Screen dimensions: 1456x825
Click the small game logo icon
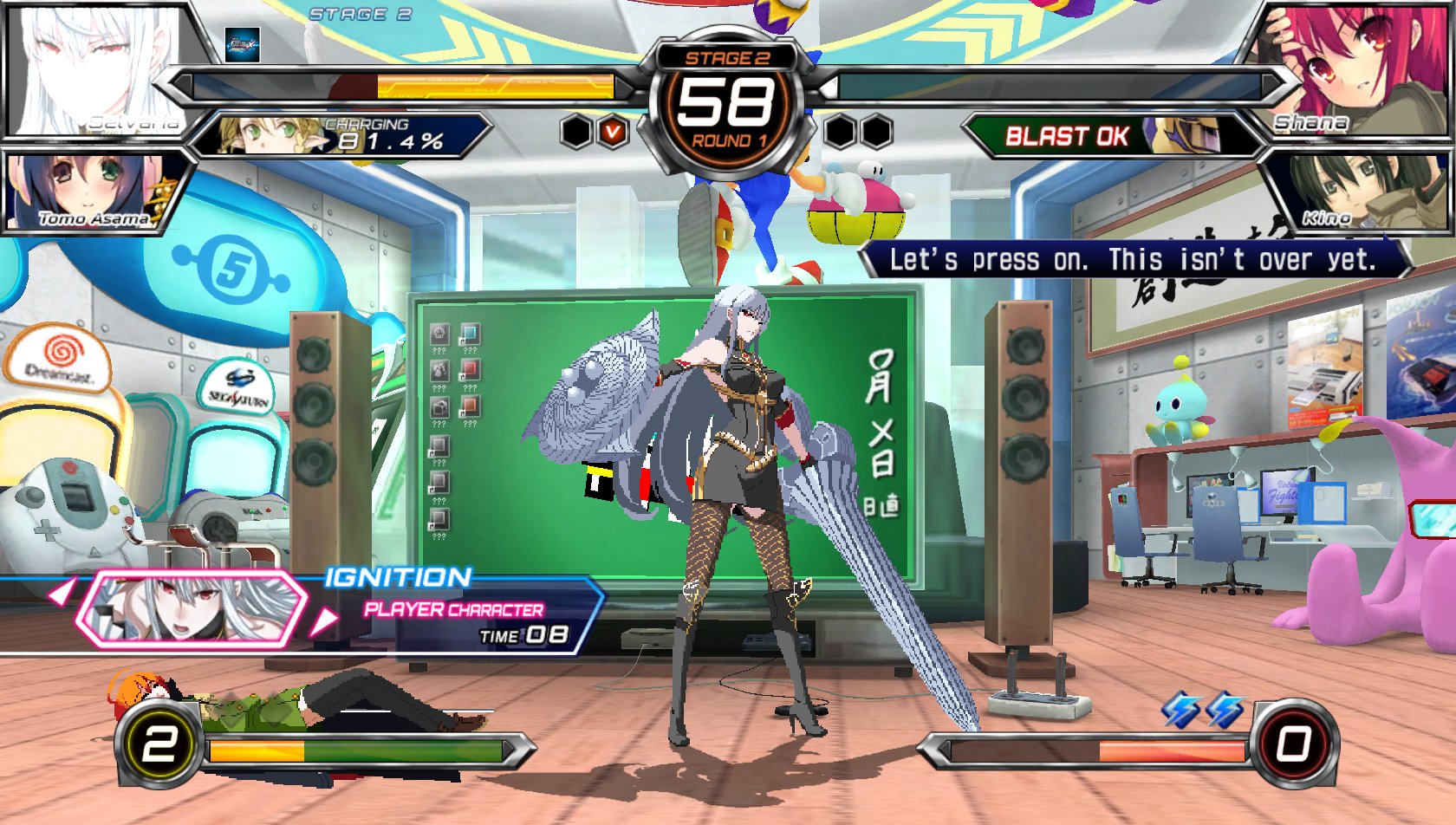coord(243,44)
